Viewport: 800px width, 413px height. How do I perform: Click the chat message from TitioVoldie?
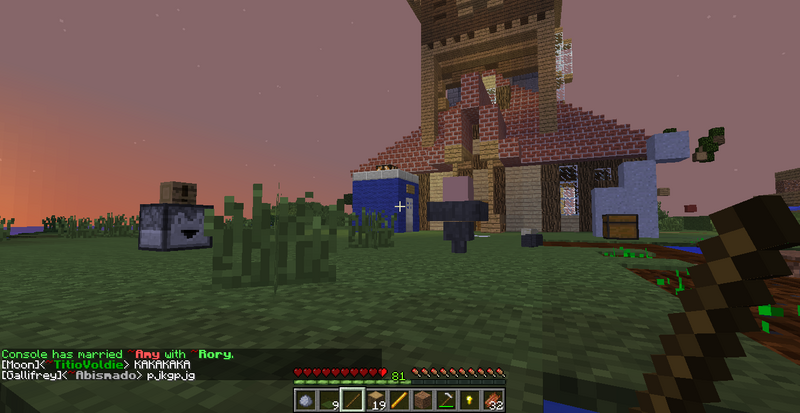tap(95, 365)
